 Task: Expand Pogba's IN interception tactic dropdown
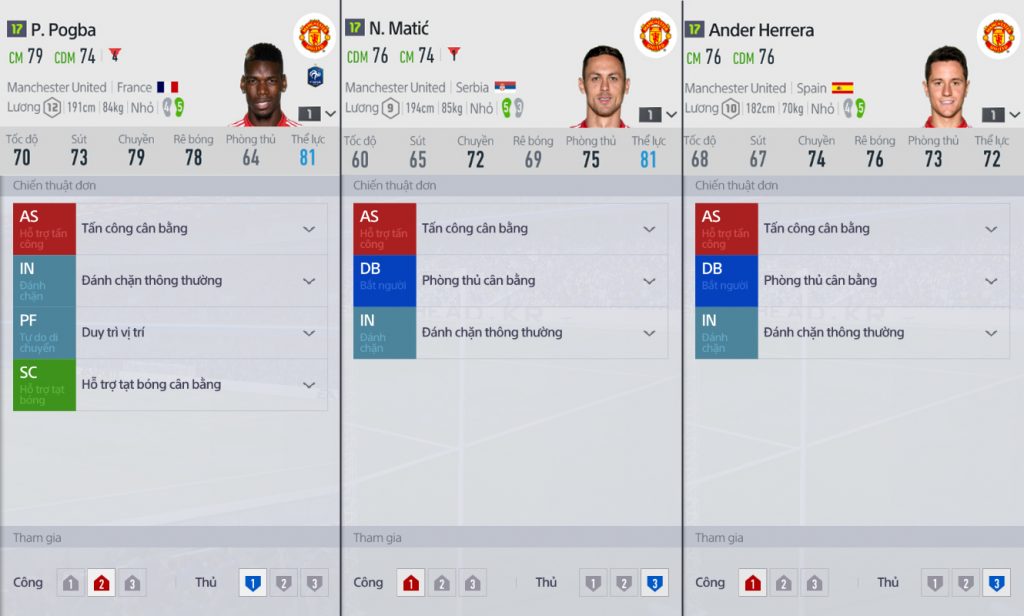pos(309,281)
